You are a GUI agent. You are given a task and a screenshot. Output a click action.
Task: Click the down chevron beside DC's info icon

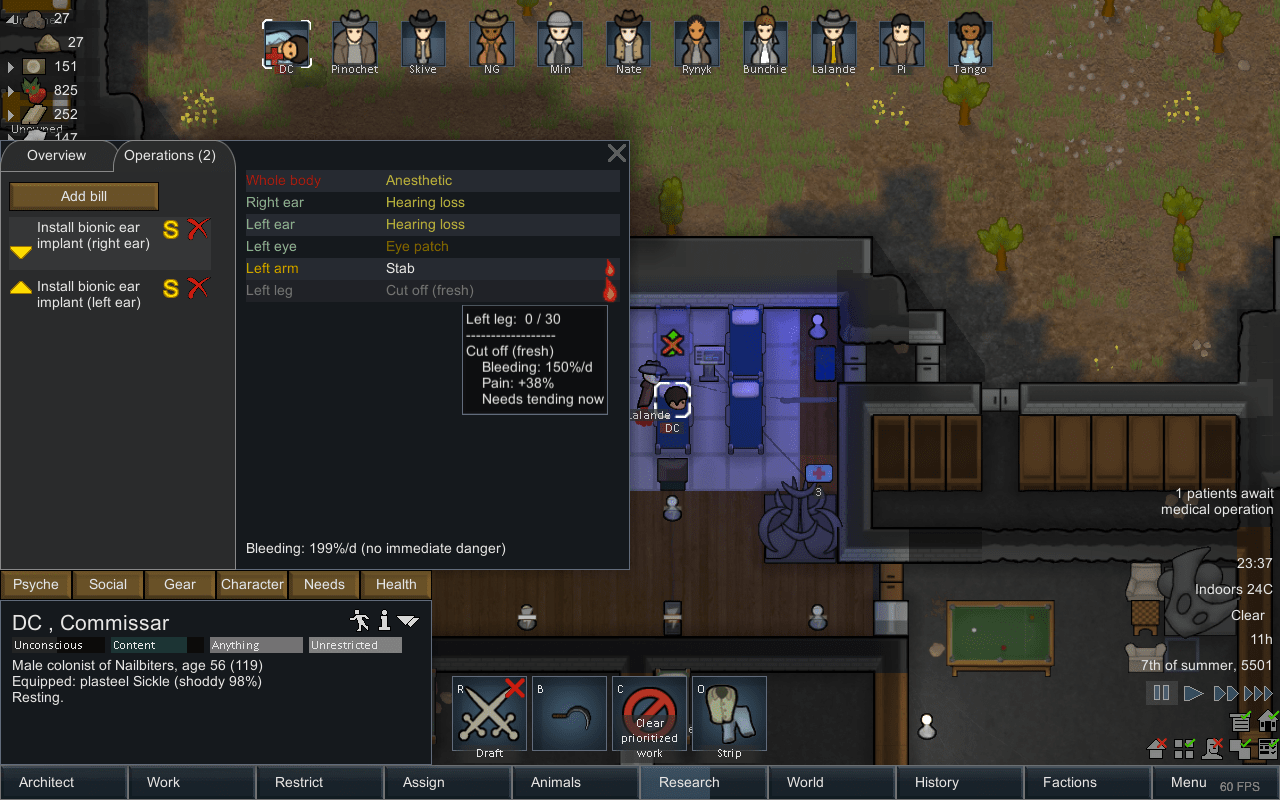(407, 620)
